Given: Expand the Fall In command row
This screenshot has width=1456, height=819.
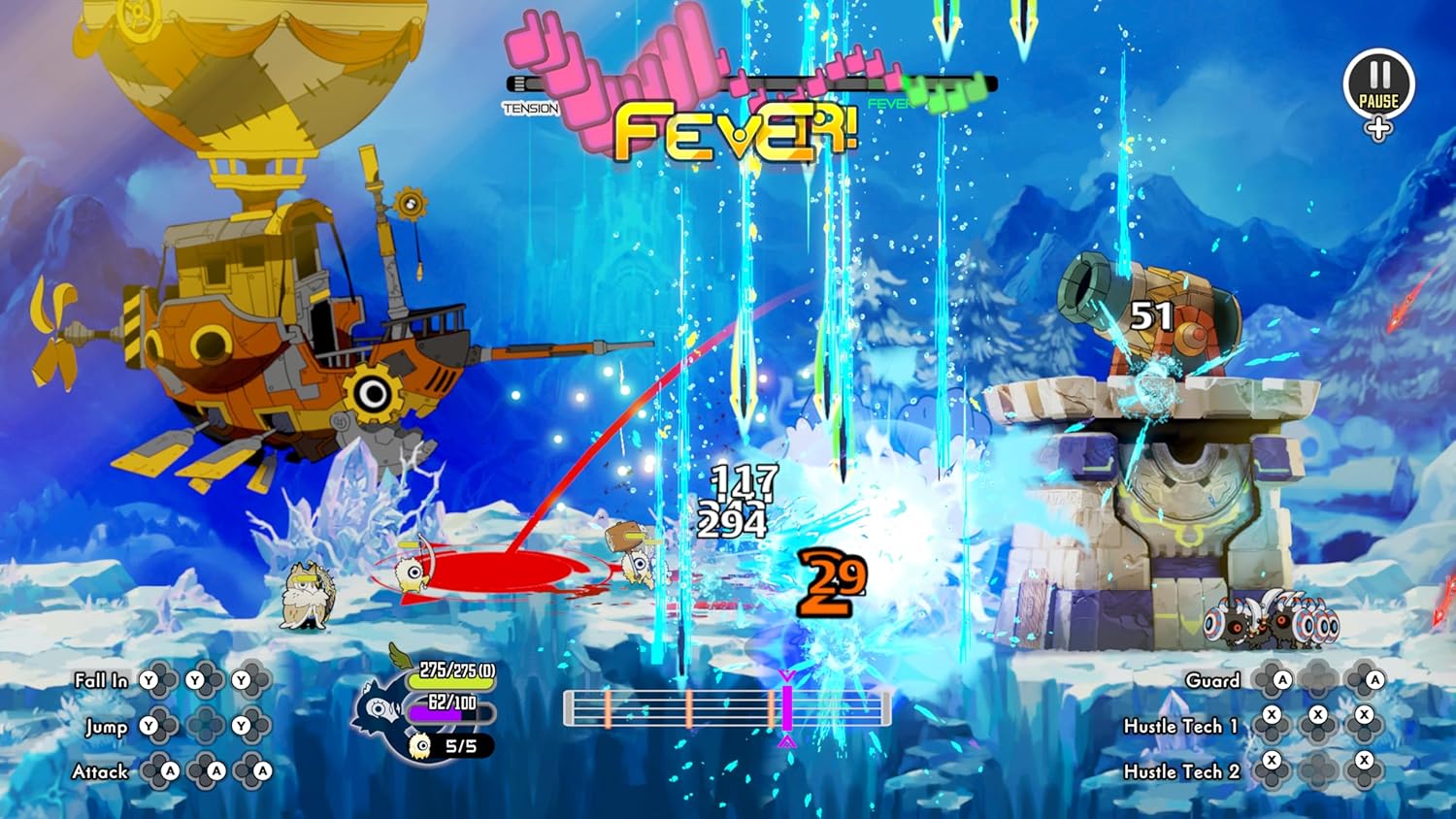Looking at the screenshot, I should point(102,681).
